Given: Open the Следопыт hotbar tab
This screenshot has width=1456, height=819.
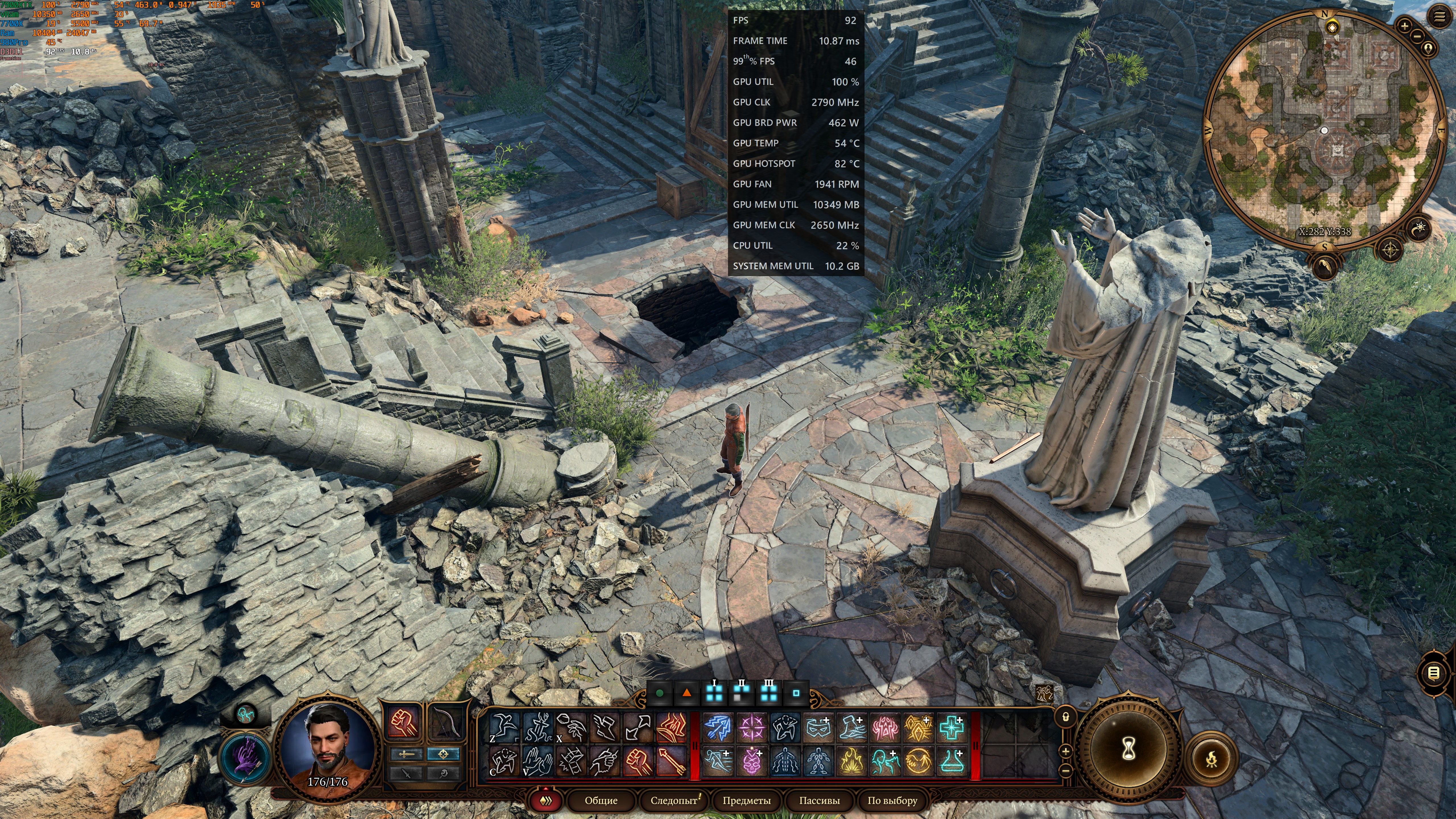Looking at the screenshot, I should 673,800.
